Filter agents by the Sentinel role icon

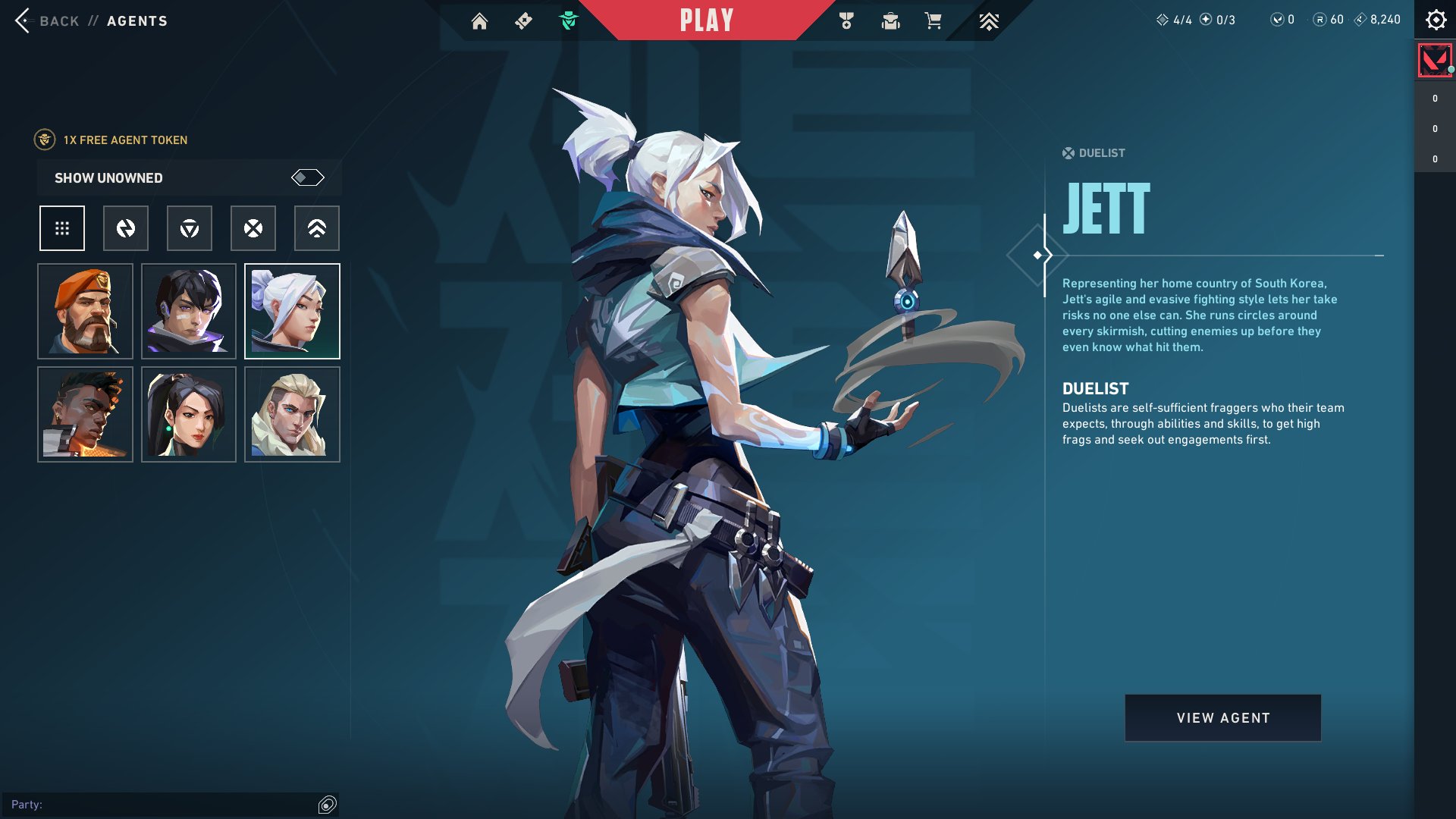(x=317, y=228)
